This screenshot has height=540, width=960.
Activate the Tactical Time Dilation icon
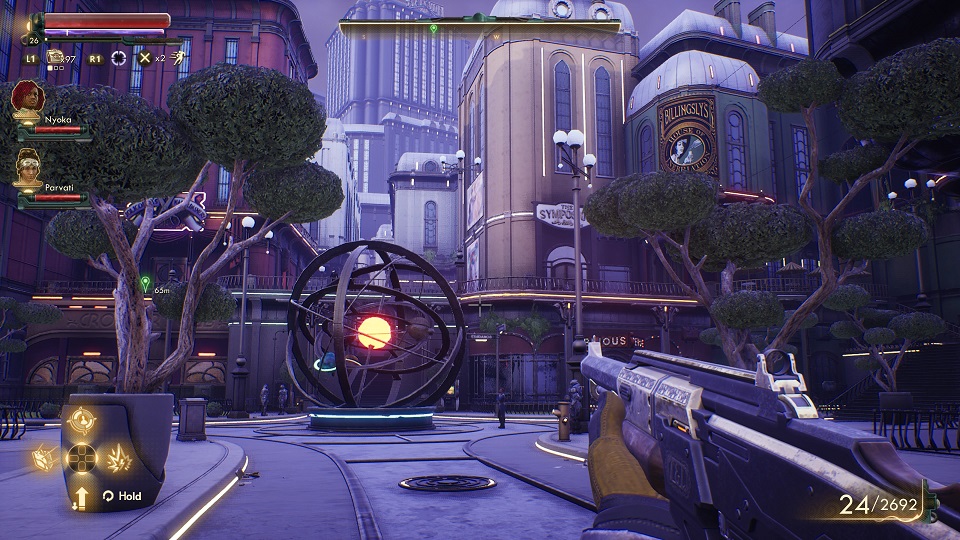(x=119, y=58)
